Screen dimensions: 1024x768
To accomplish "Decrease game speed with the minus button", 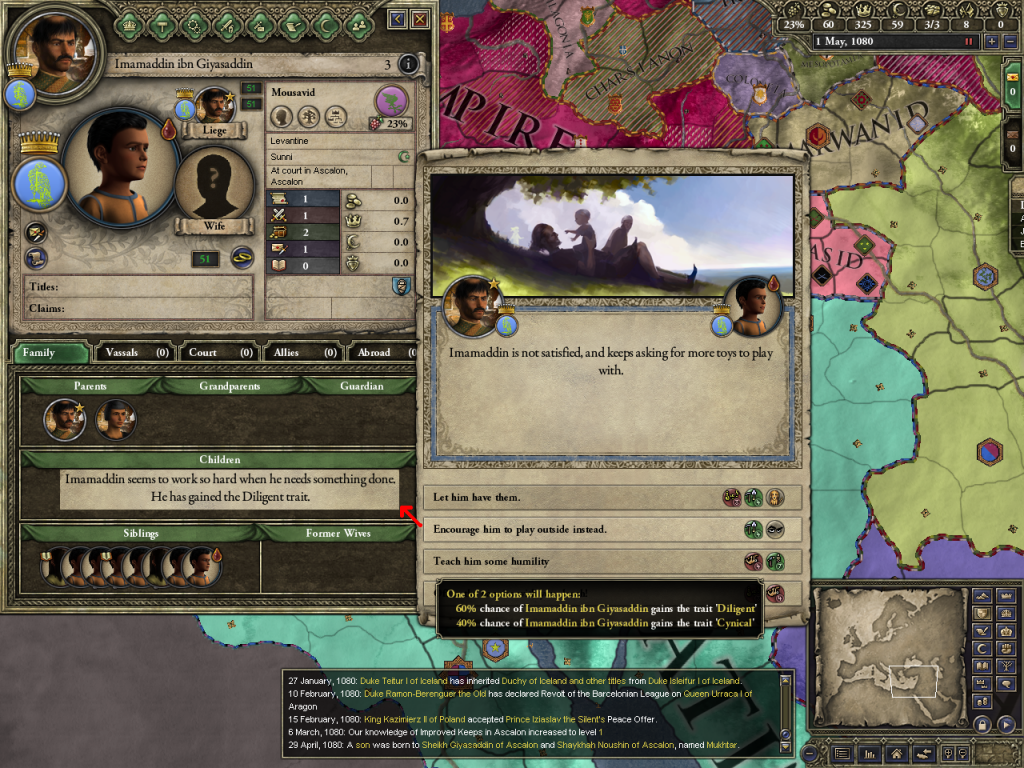I will pyautogui.click(x=1008, y=42).
